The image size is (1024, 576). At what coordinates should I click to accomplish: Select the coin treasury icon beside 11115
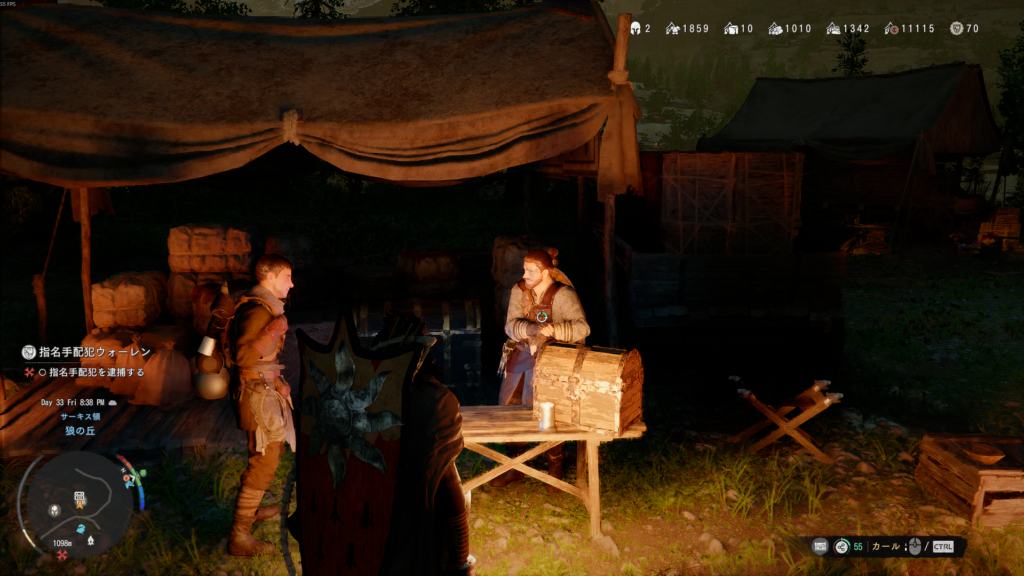point(892,28)
